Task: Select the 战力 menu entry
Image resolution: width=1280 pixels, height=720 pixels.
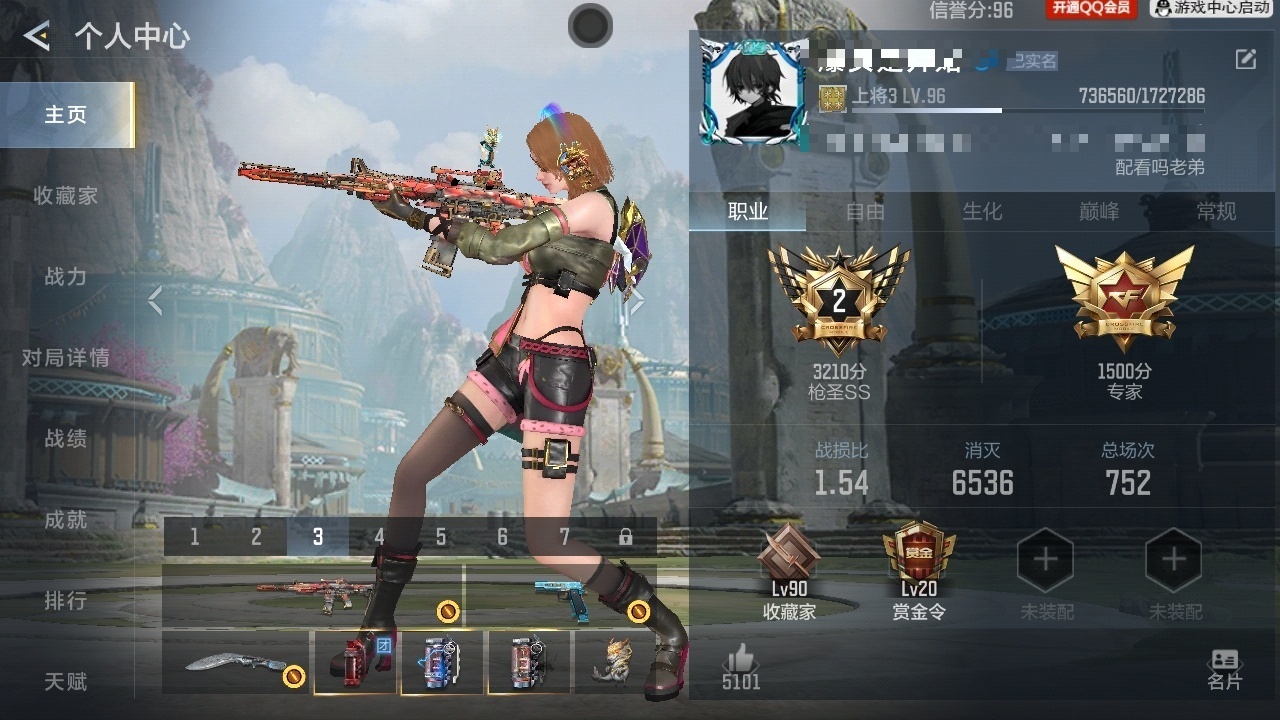Action: point(66,277)
